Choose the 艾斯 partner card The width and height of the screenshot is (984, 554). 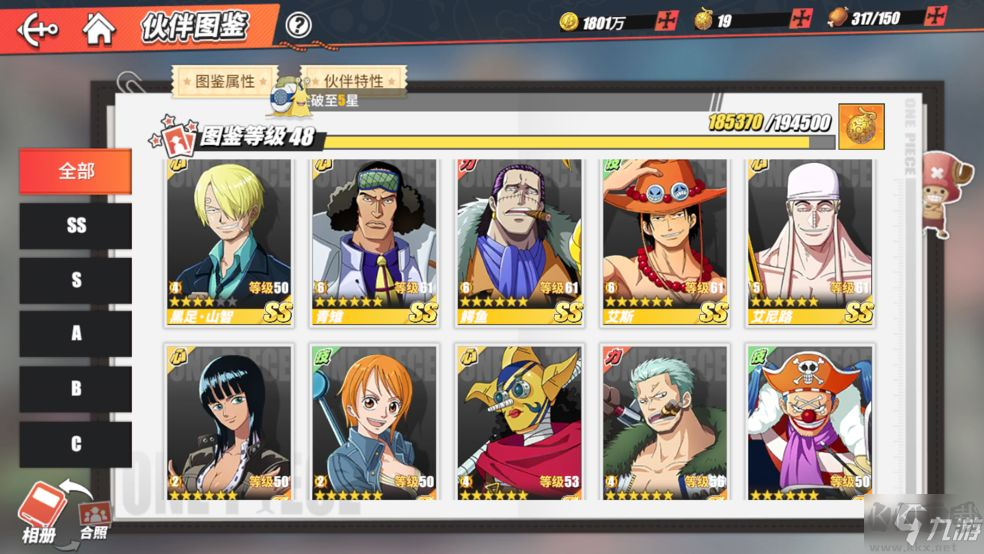(x=665, y=241)
